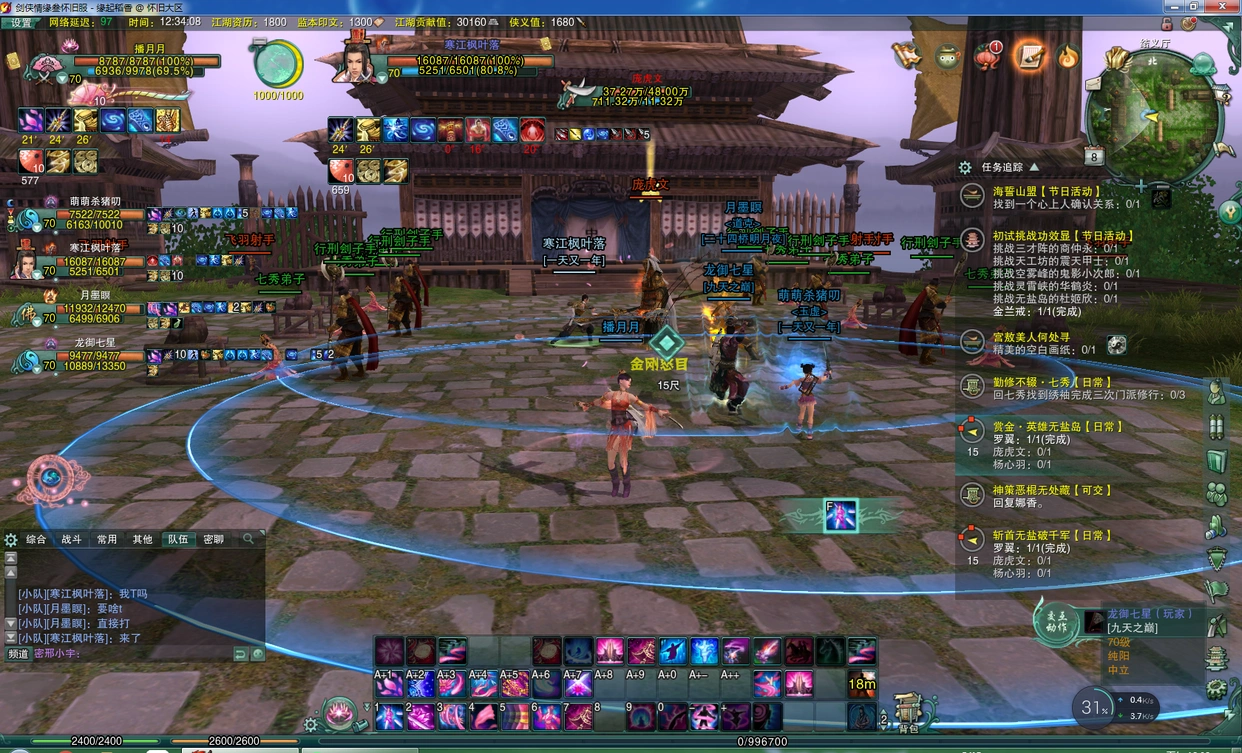Select the 海誓山盟 festival quest entry
Screen dimensions: 1242x753
pos(1046,191)
